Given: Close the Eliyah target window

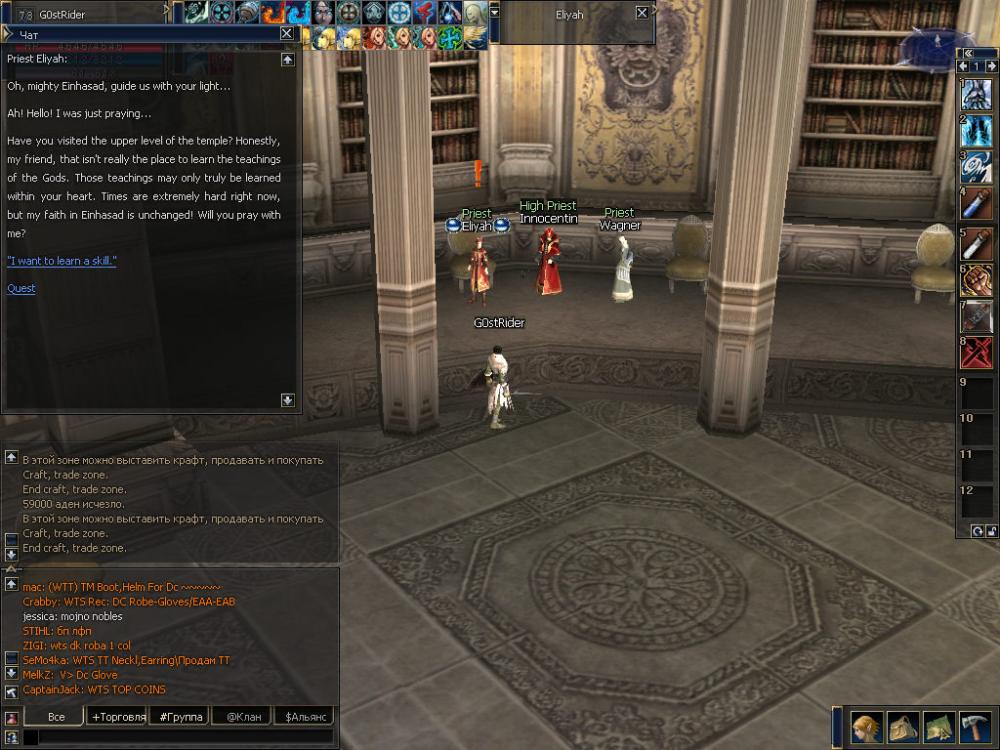Looking at the screenshot, I should [642, 14].
